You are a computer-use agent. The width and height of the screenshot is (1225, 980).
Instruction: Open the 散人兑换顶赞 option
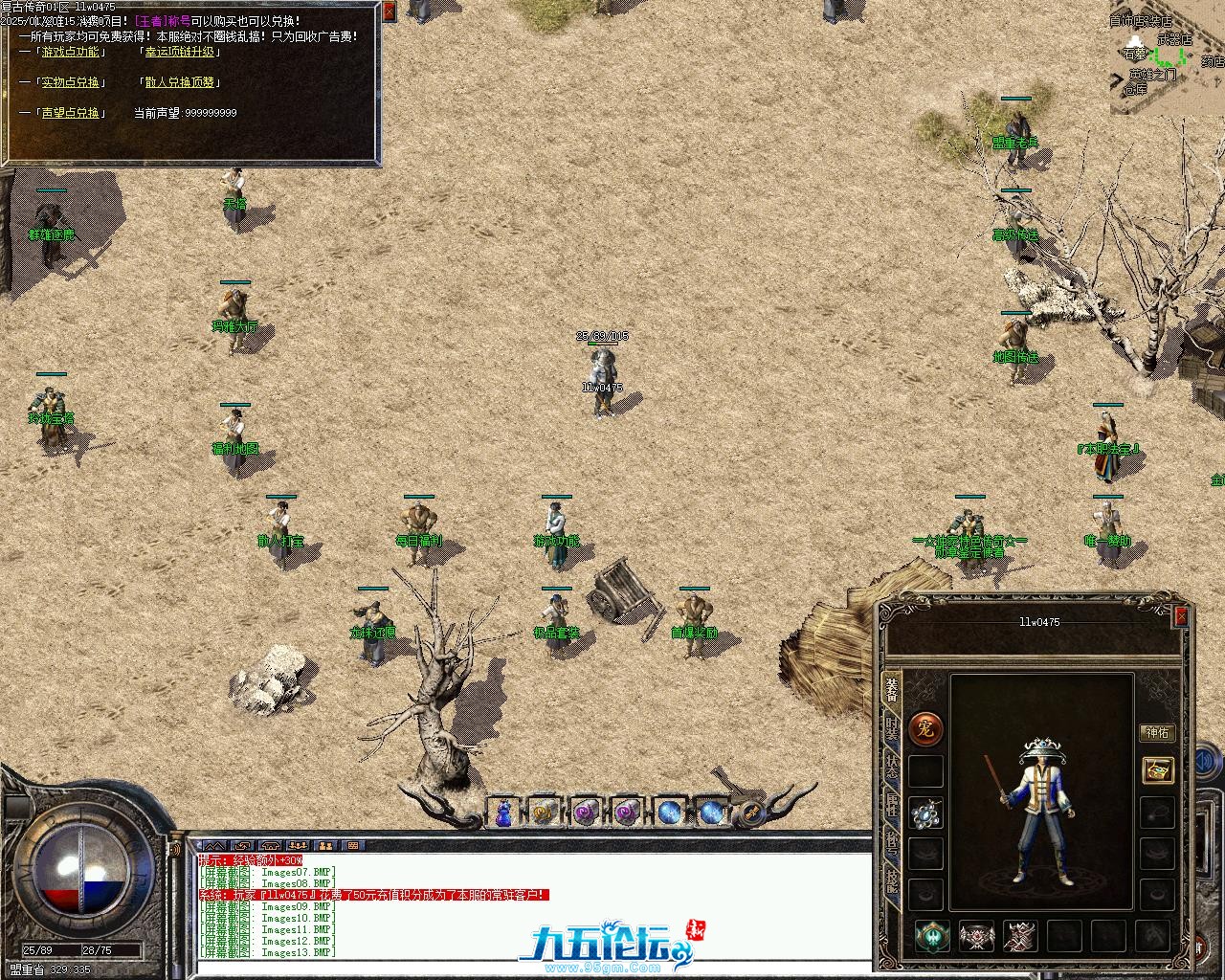click(179, 82)
